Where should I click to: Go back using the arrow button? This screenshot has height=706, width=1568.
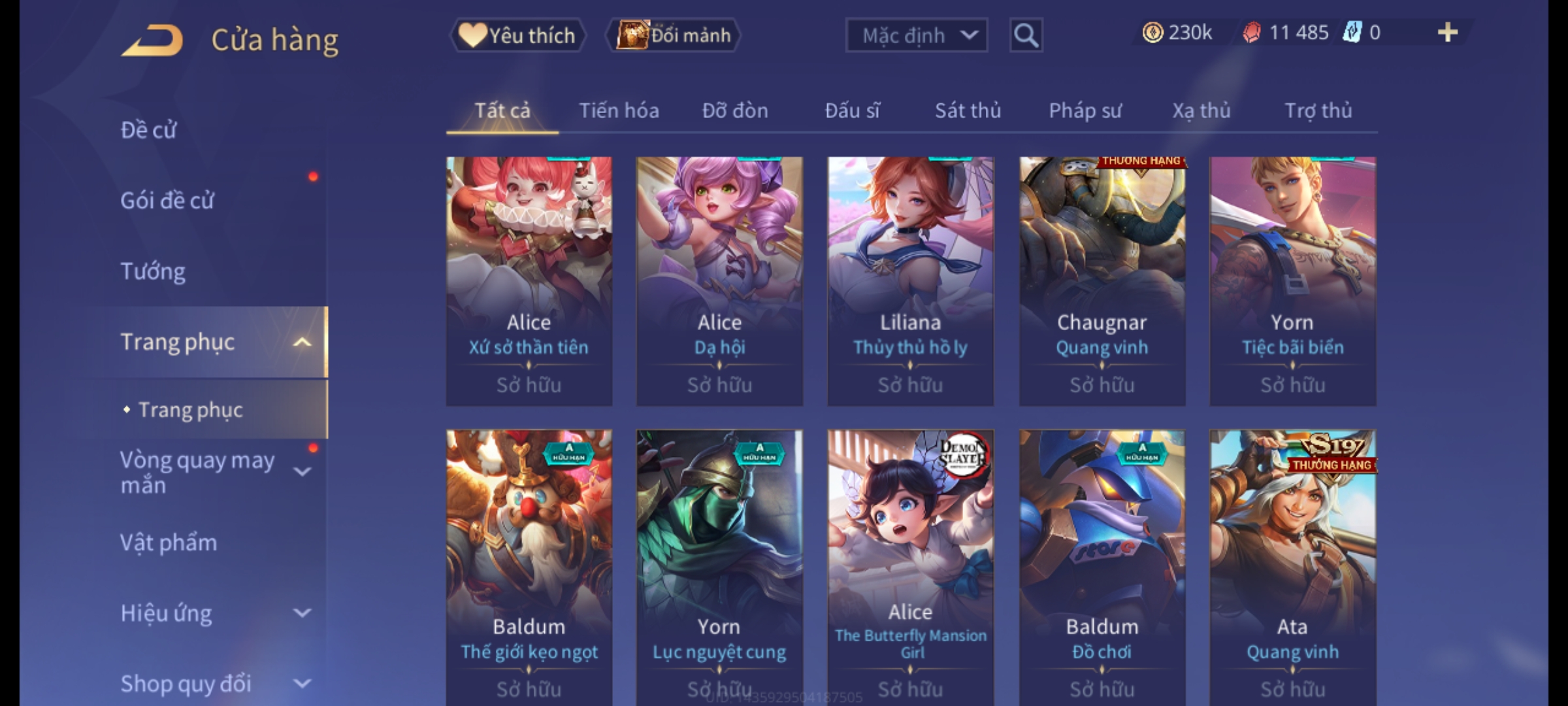click(x=152, y=41)
